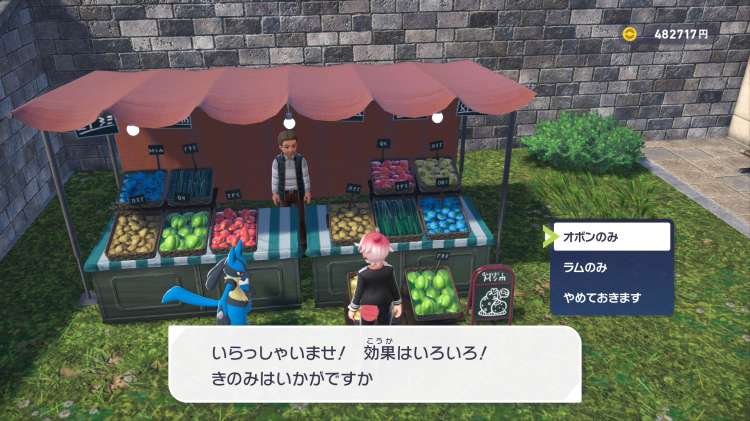The image size is (750, 421).
Task: Choose the オボンのみ option
Action: pos(609,237)
